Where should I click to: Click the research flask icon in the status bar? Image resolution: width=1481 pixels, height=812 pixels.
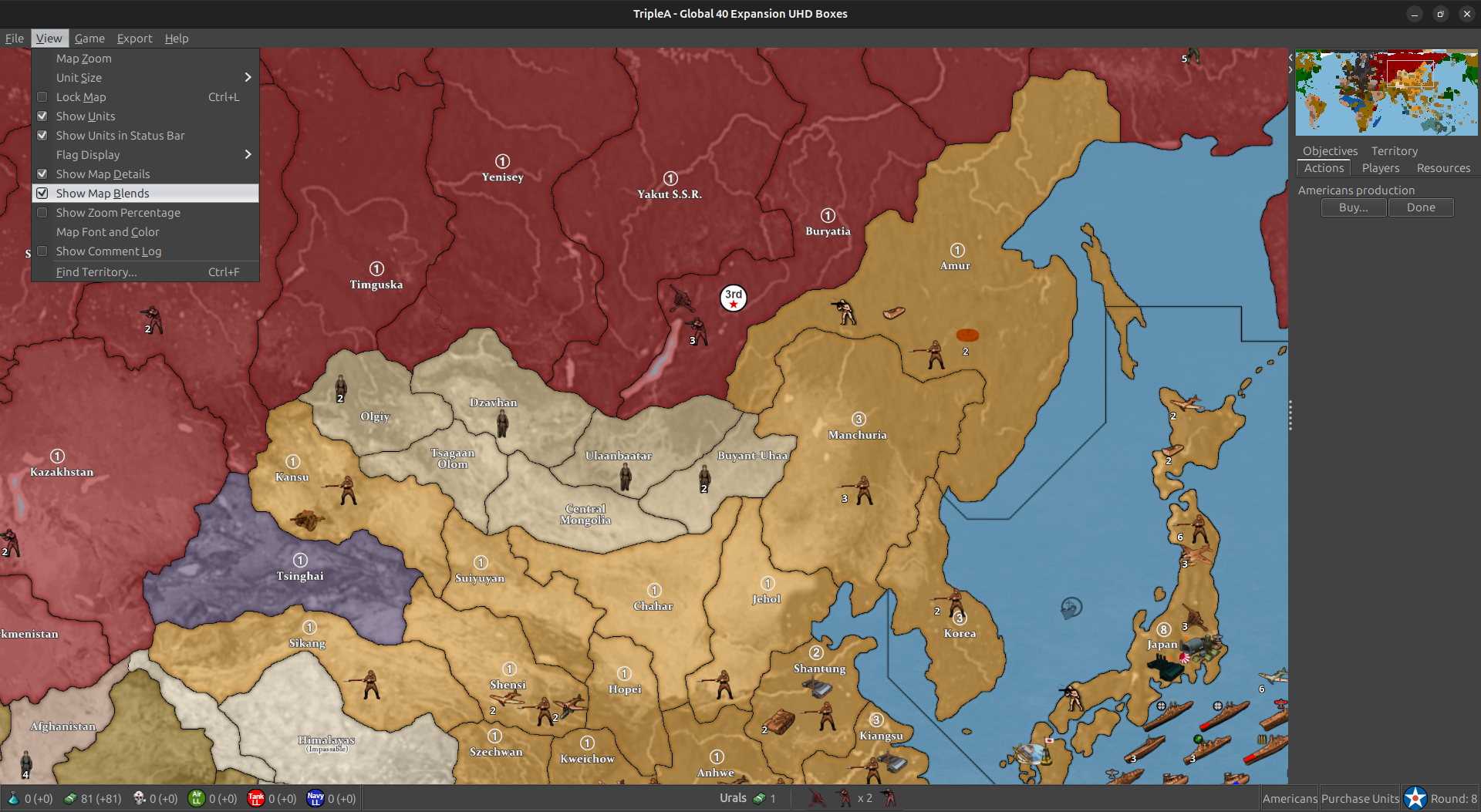pos(13,798)
